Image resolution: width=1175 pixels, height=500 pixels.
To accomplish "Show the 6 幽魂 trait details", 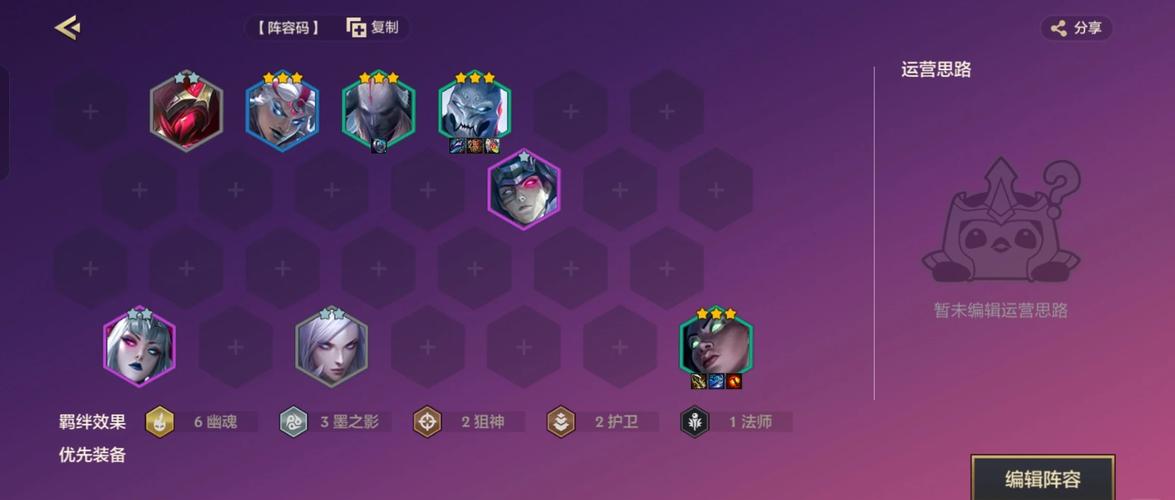I will coord(201,422).
